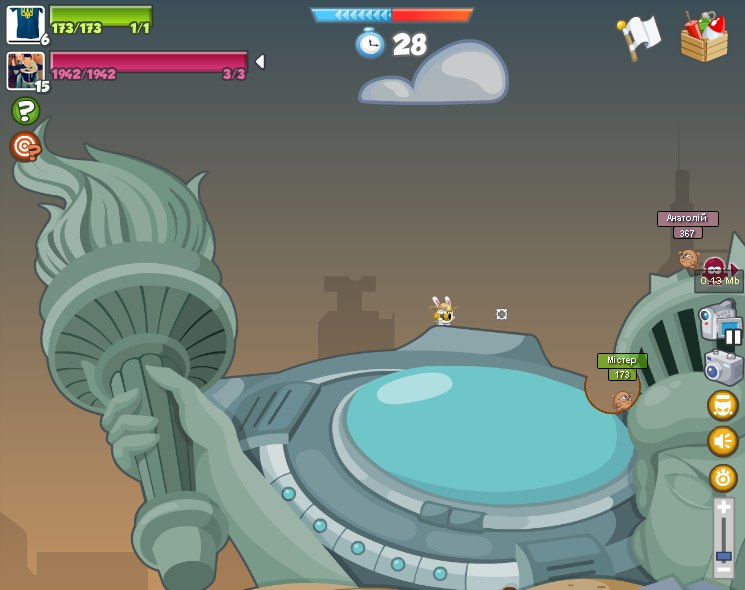The image size is (745, 590).
Task: Toggle the sound speaker button
Action: tap(722, 441)
